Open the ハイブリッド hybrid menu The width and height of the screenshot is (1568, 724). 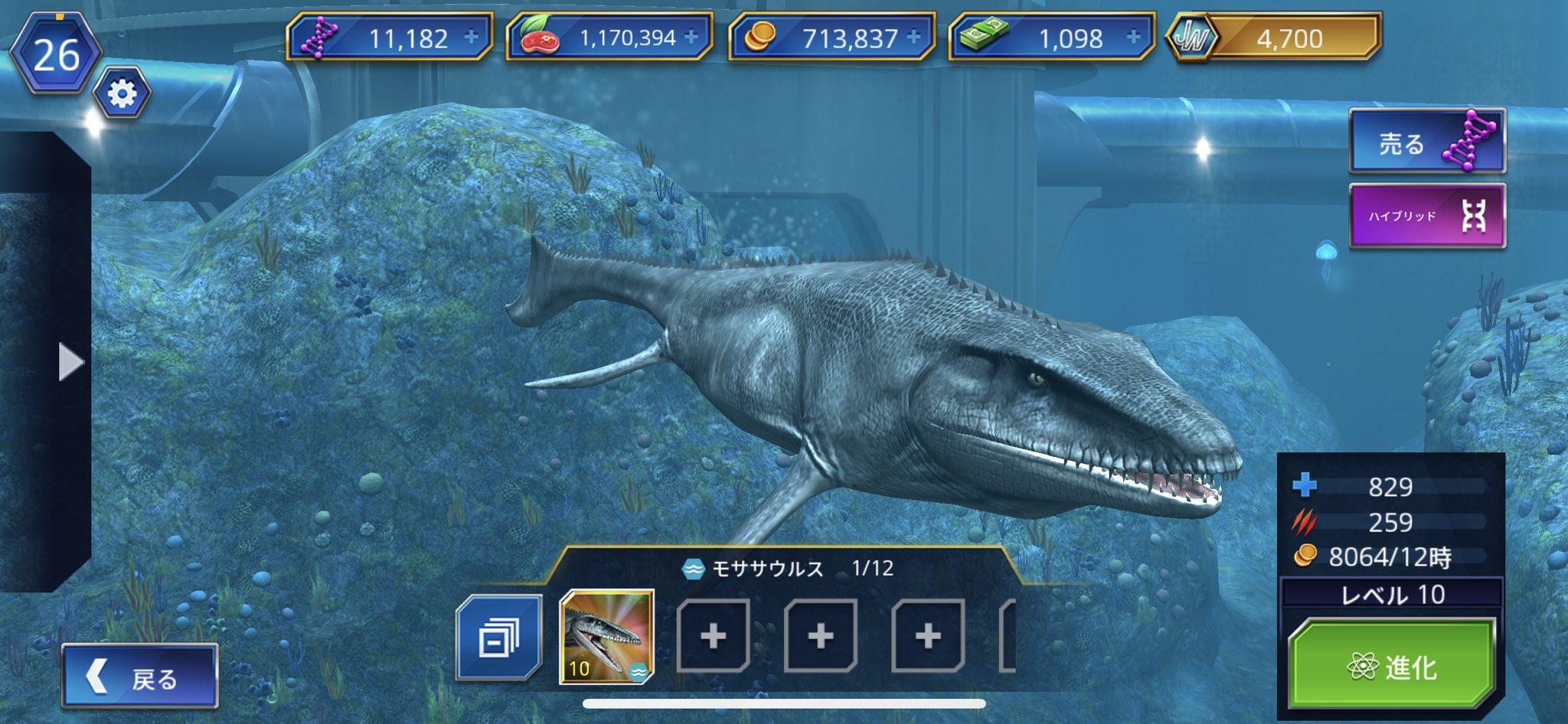(1426, 214)
